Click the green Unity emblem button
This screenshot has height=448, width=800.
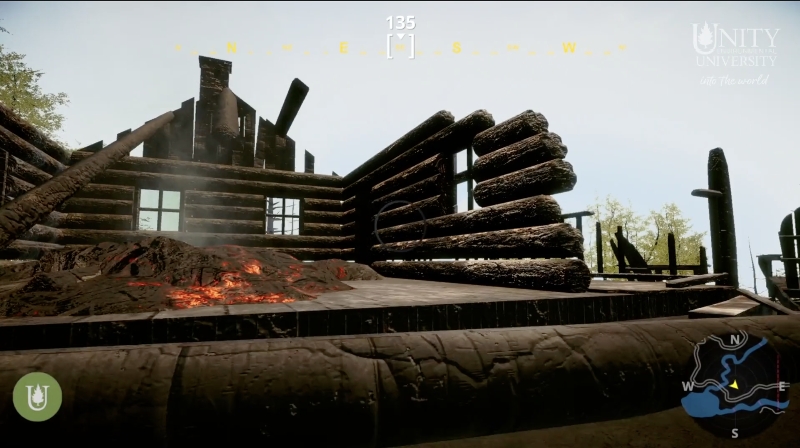37,396
